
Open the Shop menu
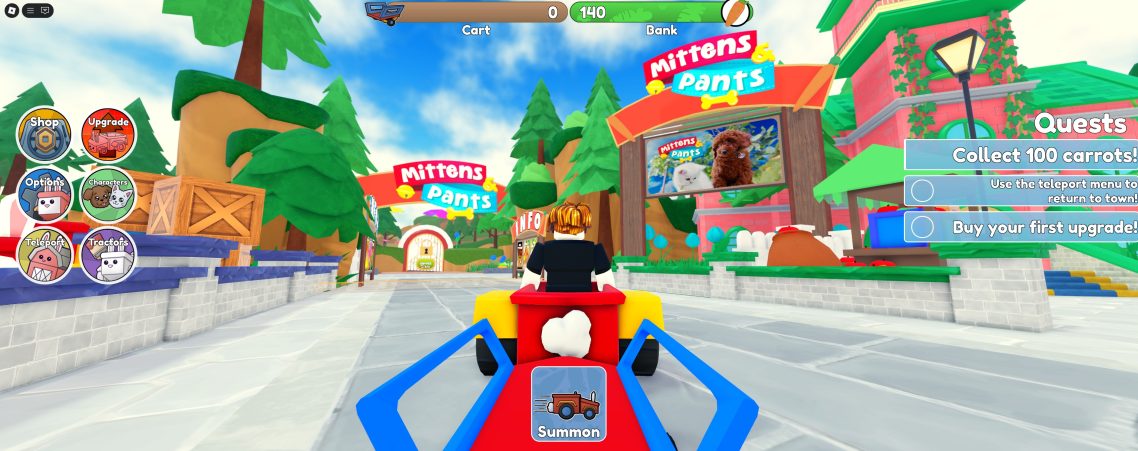pos(45,136)
